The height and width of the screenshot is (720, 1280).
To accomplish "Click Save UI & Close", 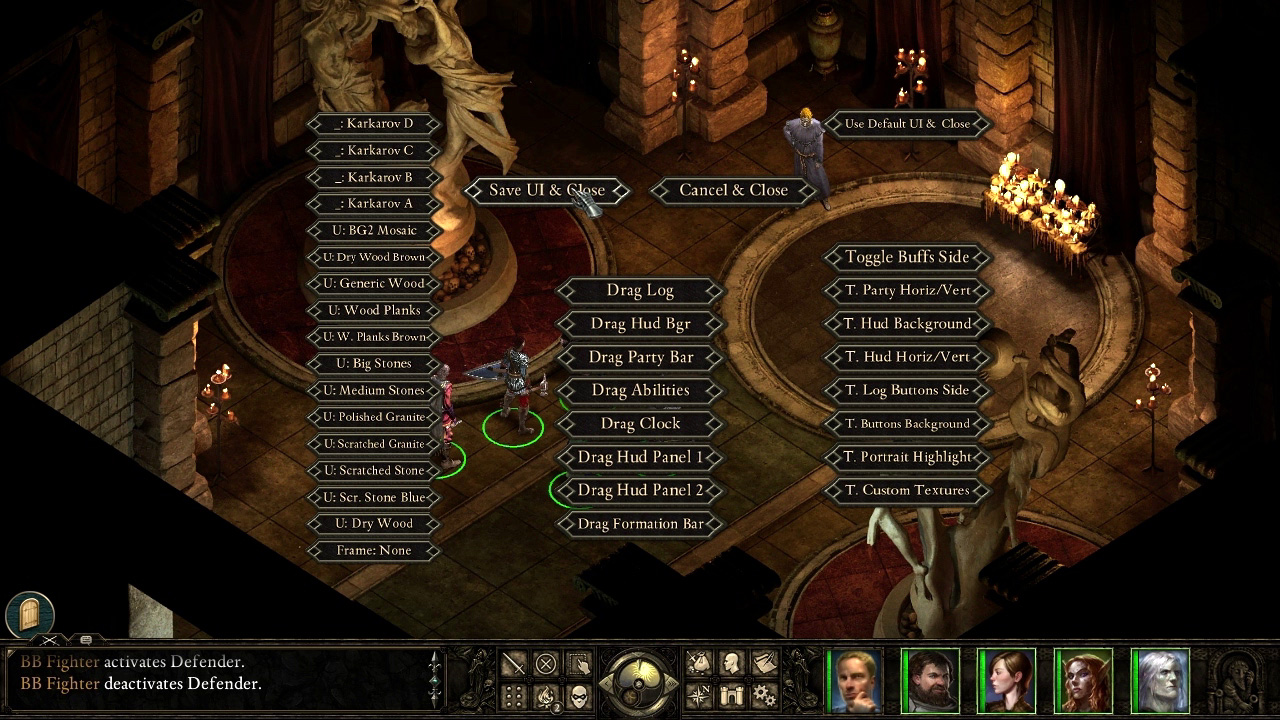I will click(x=546, y=190).
